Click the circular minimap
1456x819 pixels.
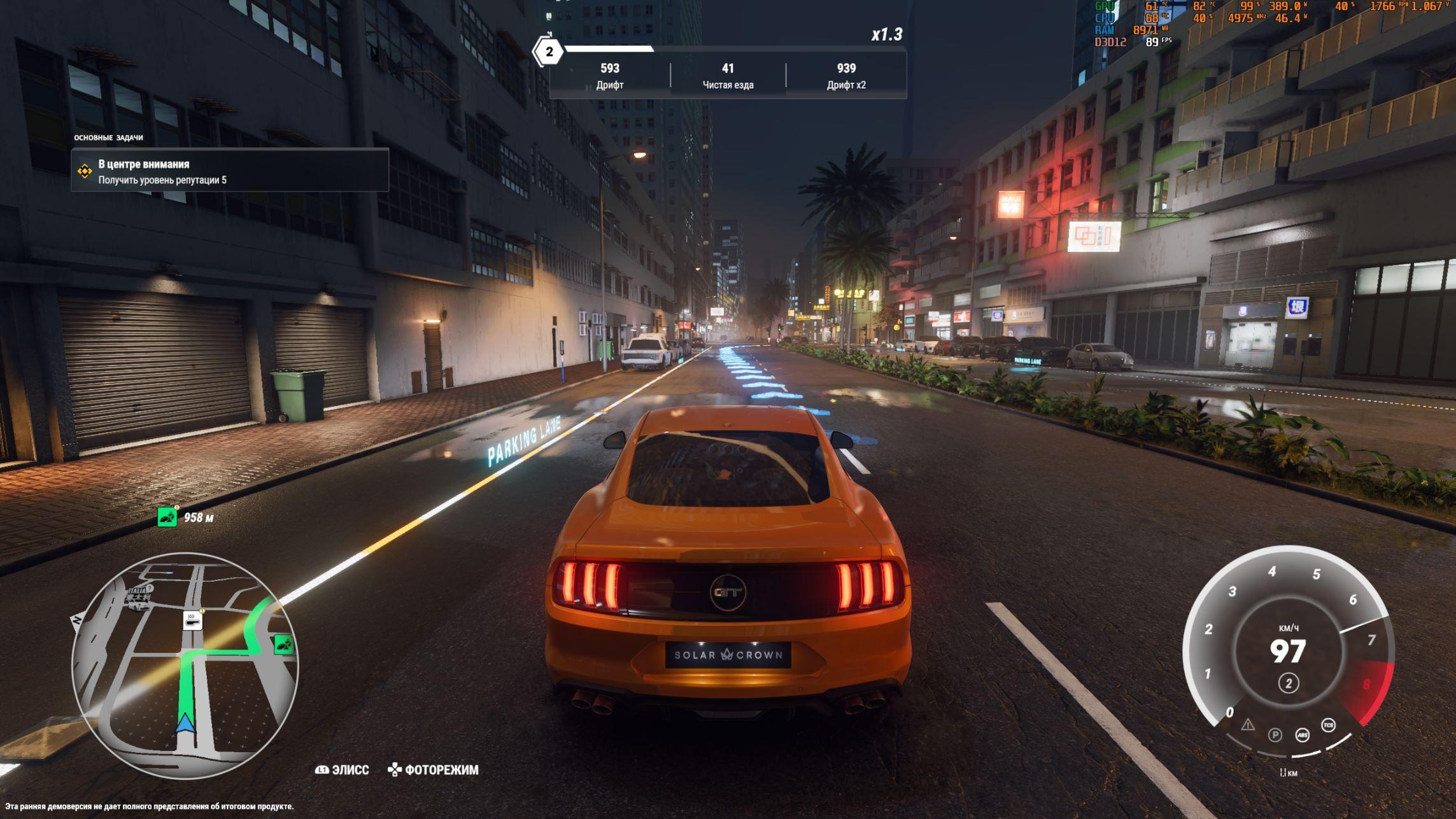pos(185,666)
